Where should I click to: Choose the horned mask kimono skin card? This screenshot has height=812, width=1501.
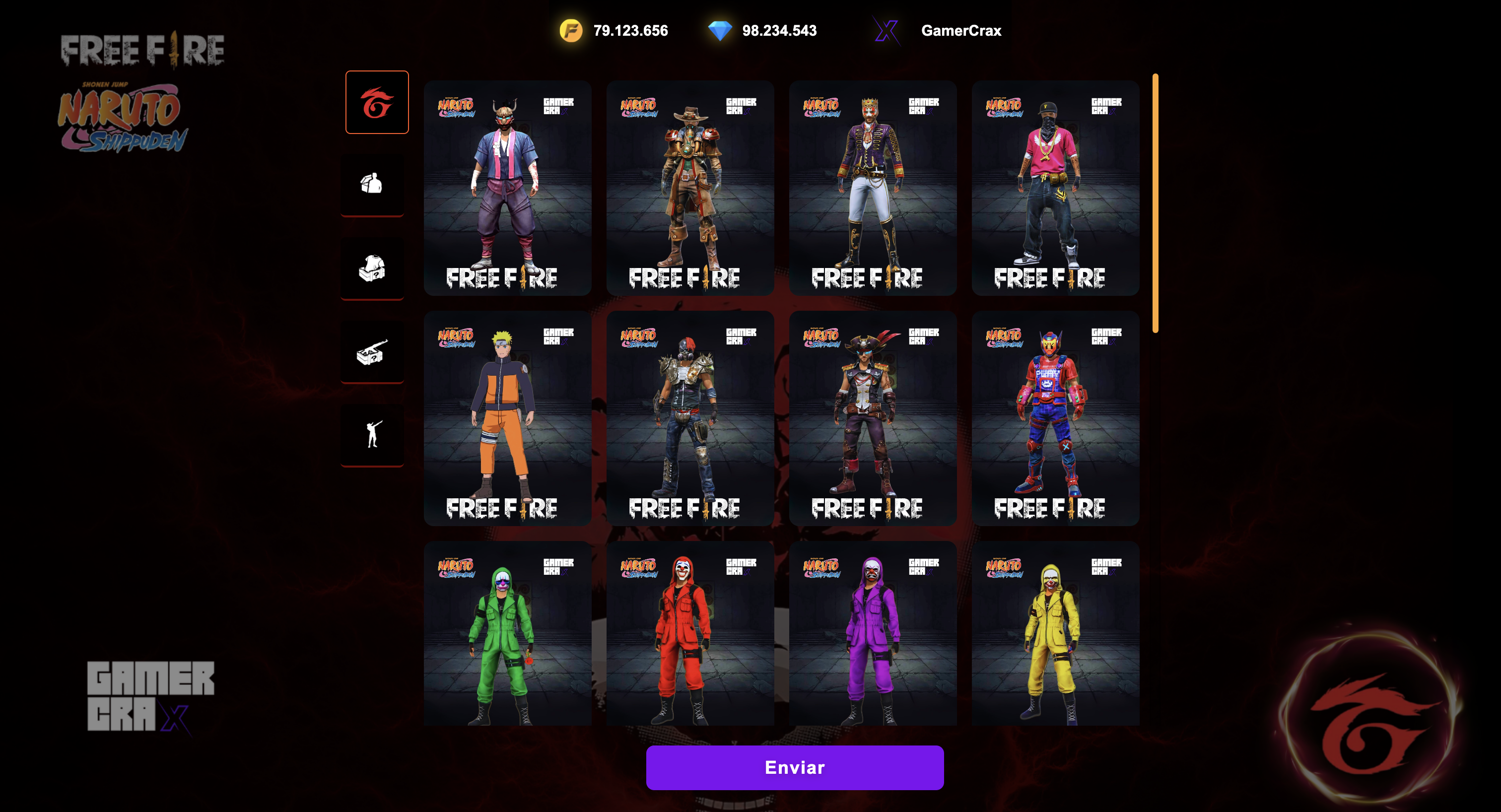pos(507,188)
